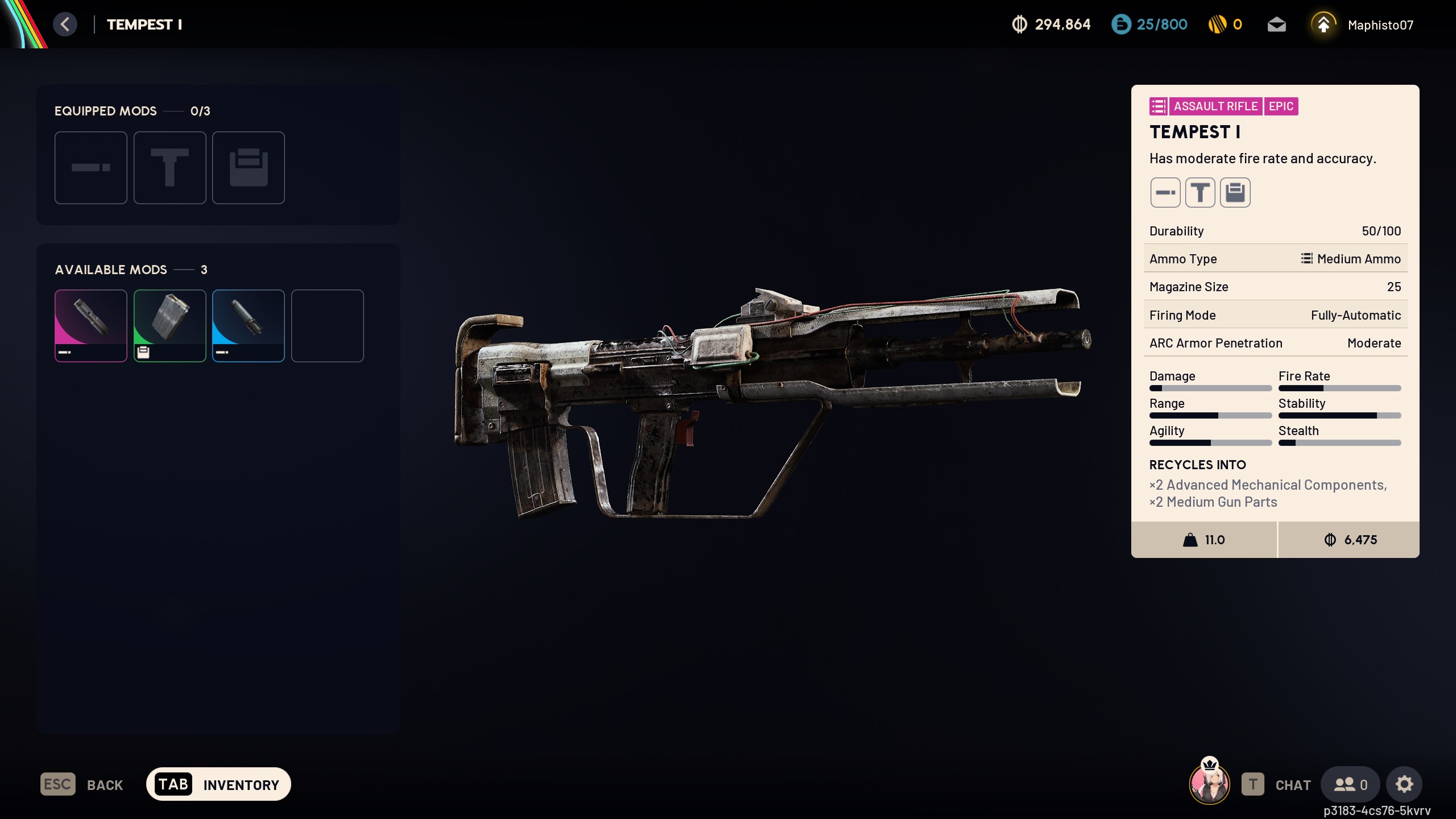
Task: Choose the pink epic muzzle mod
Action: pyautogui.click(x=91, y=325)
